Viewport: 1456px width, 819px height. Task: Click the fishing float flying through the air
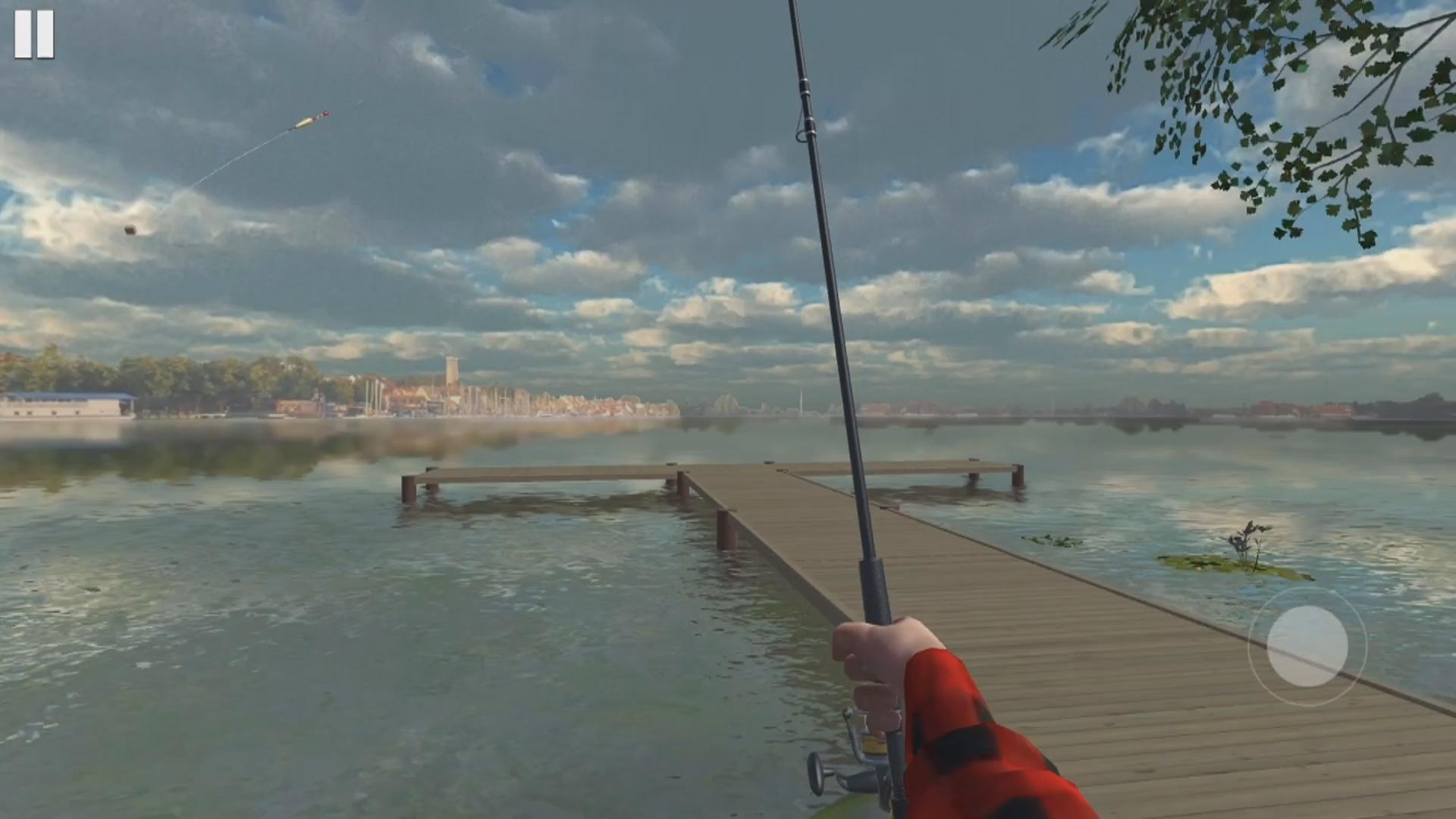click(x=312, y=120)
